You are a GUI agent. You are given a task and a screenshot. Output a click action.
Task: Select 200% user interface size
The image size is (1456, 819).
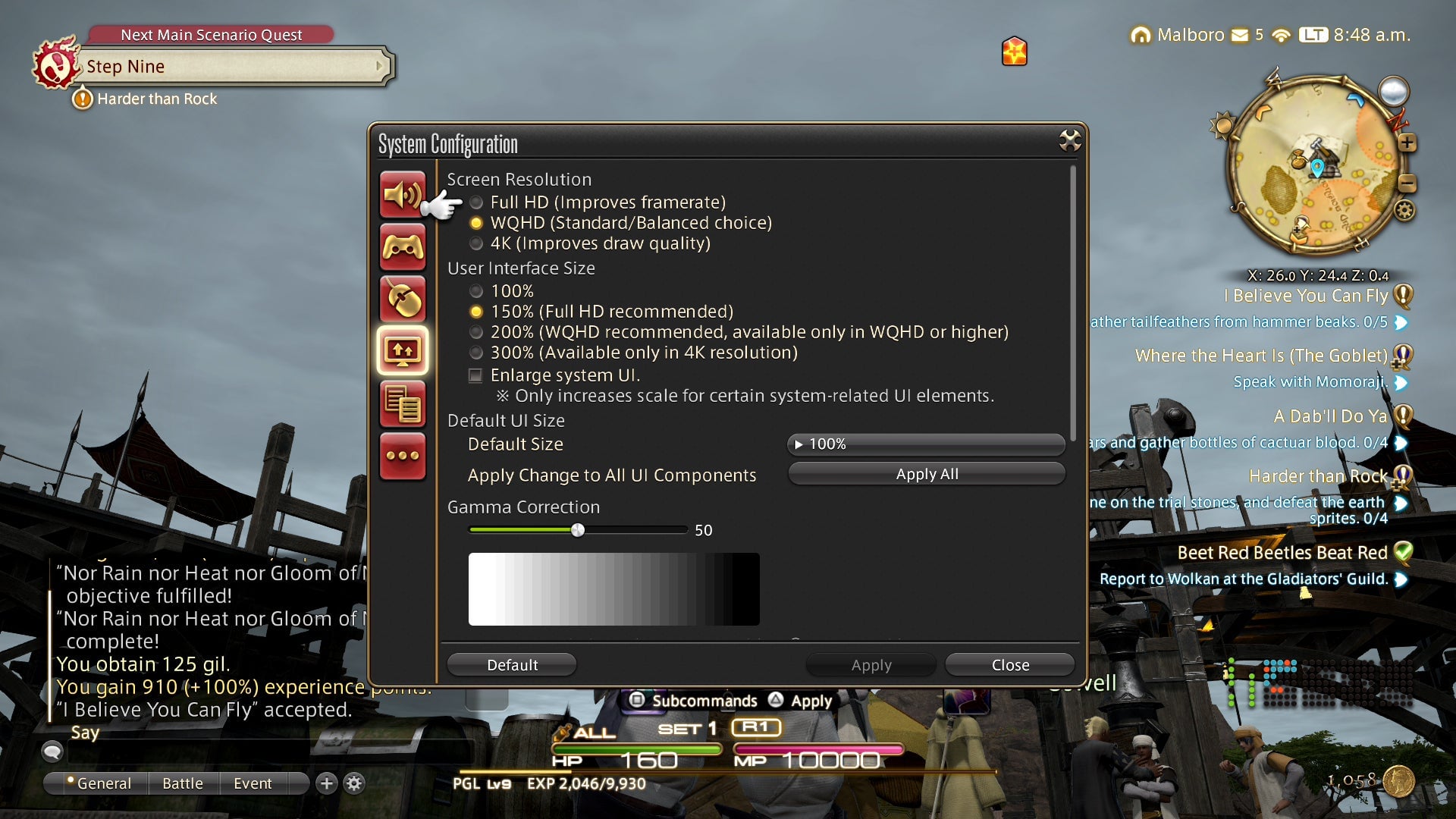[x=476, y=332]
